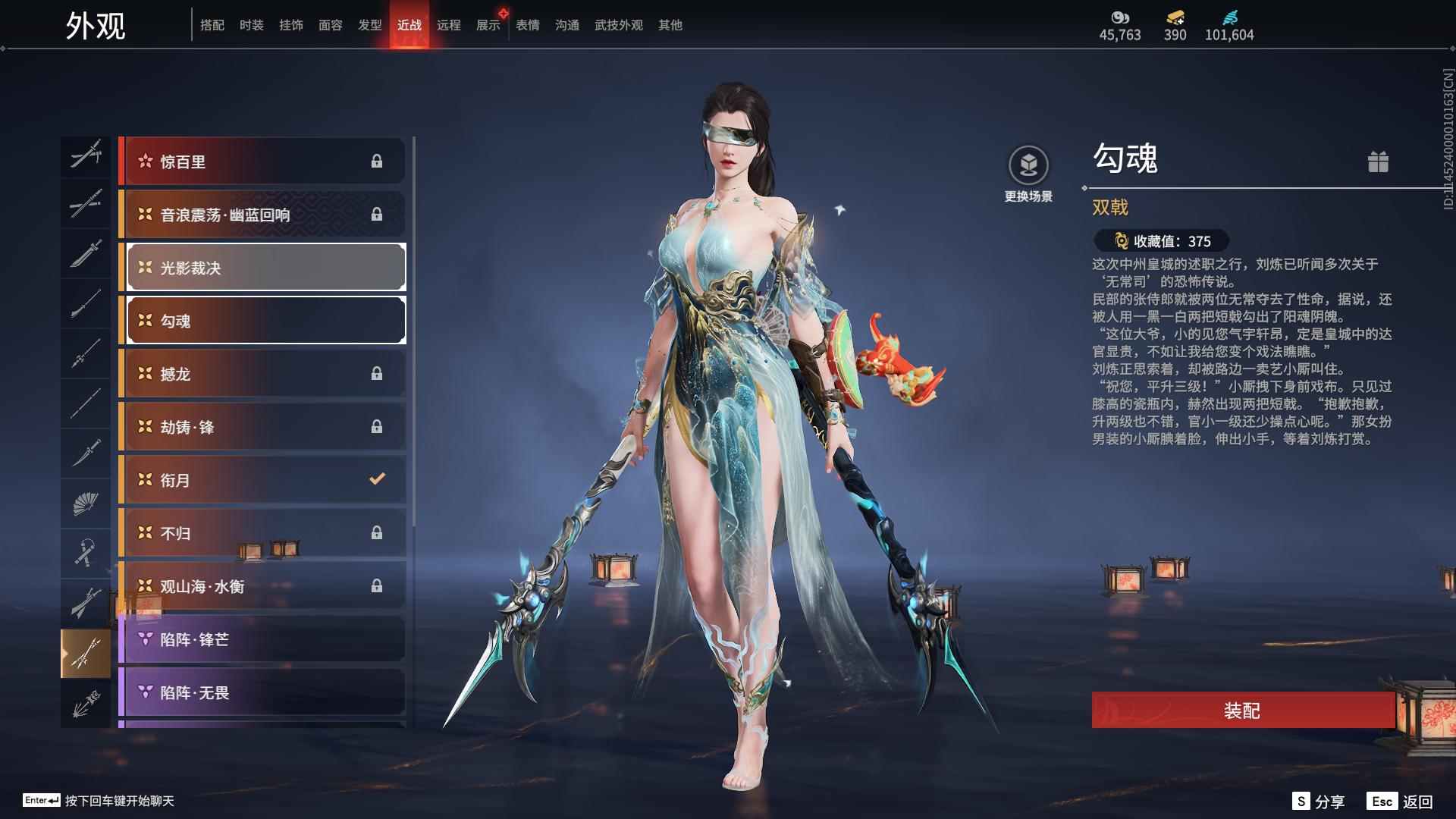
Task: Choose the 陷阵·锋芒 skin
Action: click(263, 639)
